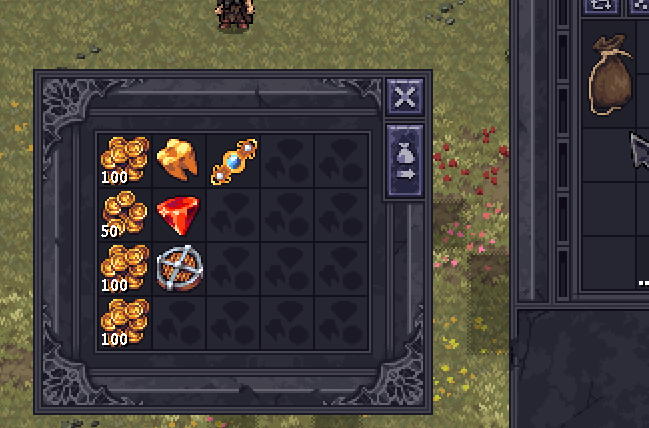The height and width of the screenshot is (428, 649).
Task: Take the jeweled golden amulet
Action: tap(233, 160)
